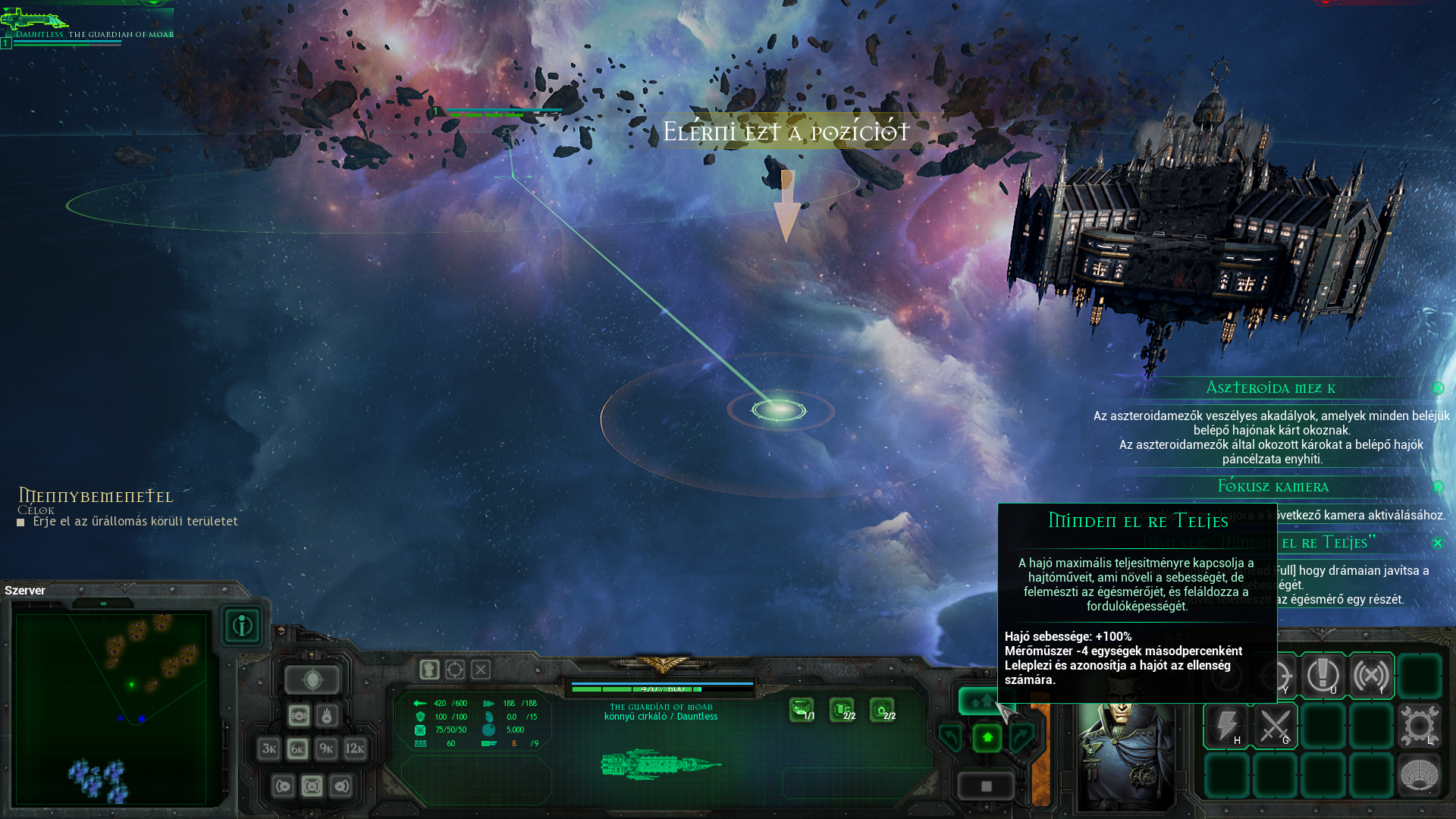The image size is (1456, 819).
Task: Set engagement range to 3K
Action: (x=268, y=749)
